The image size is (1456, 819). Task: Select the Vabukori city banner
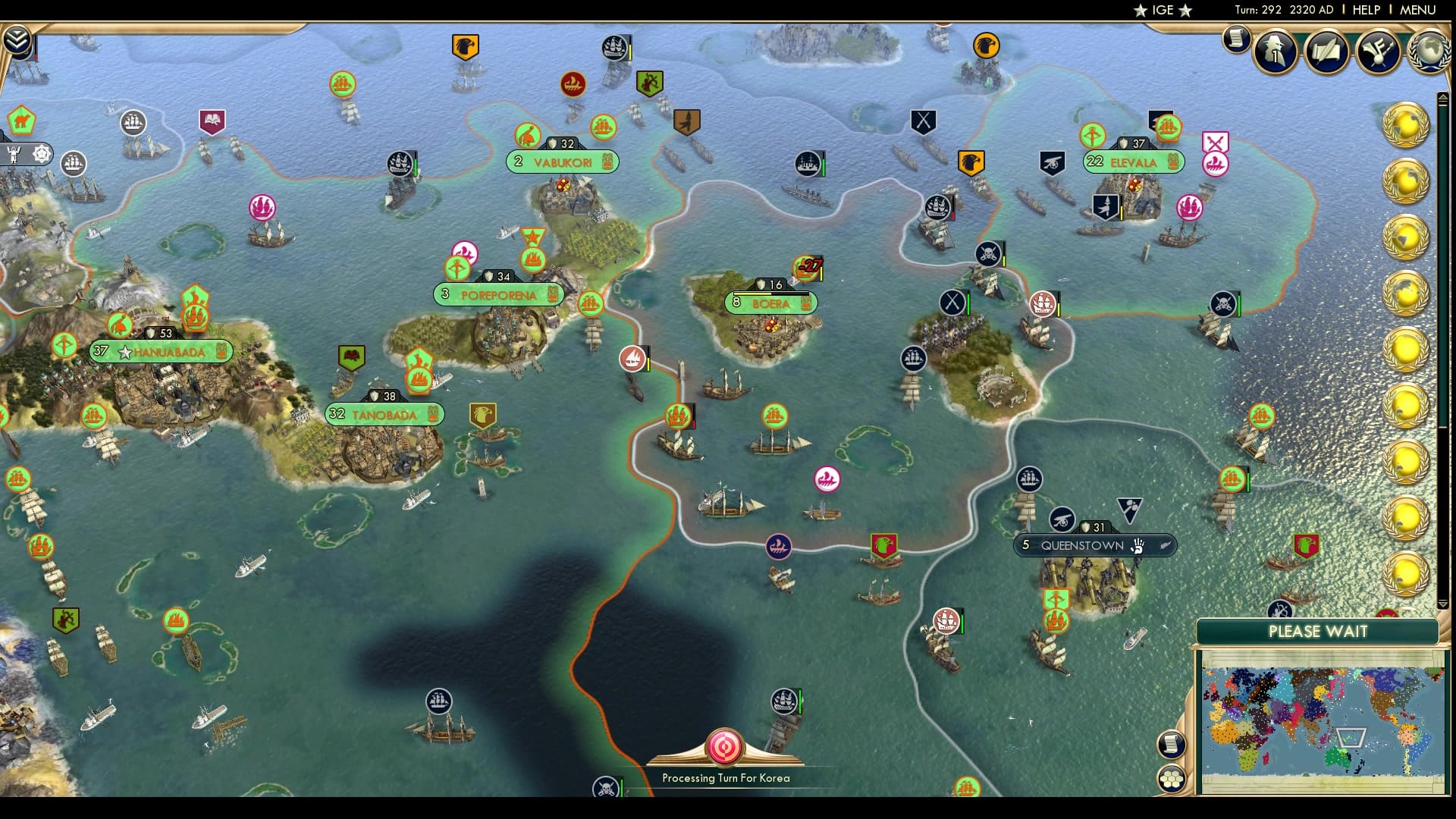coord(562,162)
